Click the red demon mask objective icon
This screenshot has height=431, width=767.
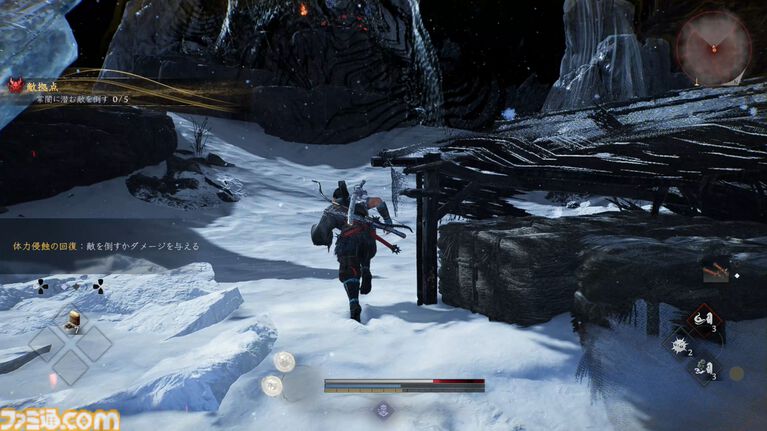[x=15, y=87]
